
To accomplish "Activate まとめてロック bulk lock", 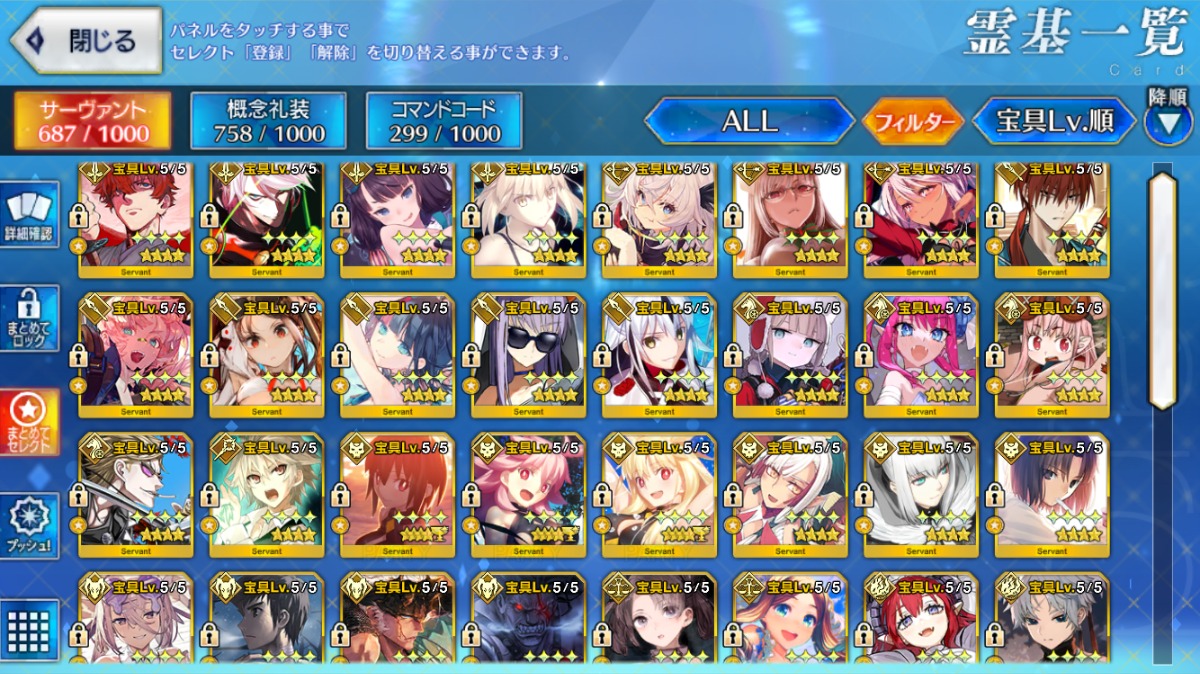I will point(30,318).
